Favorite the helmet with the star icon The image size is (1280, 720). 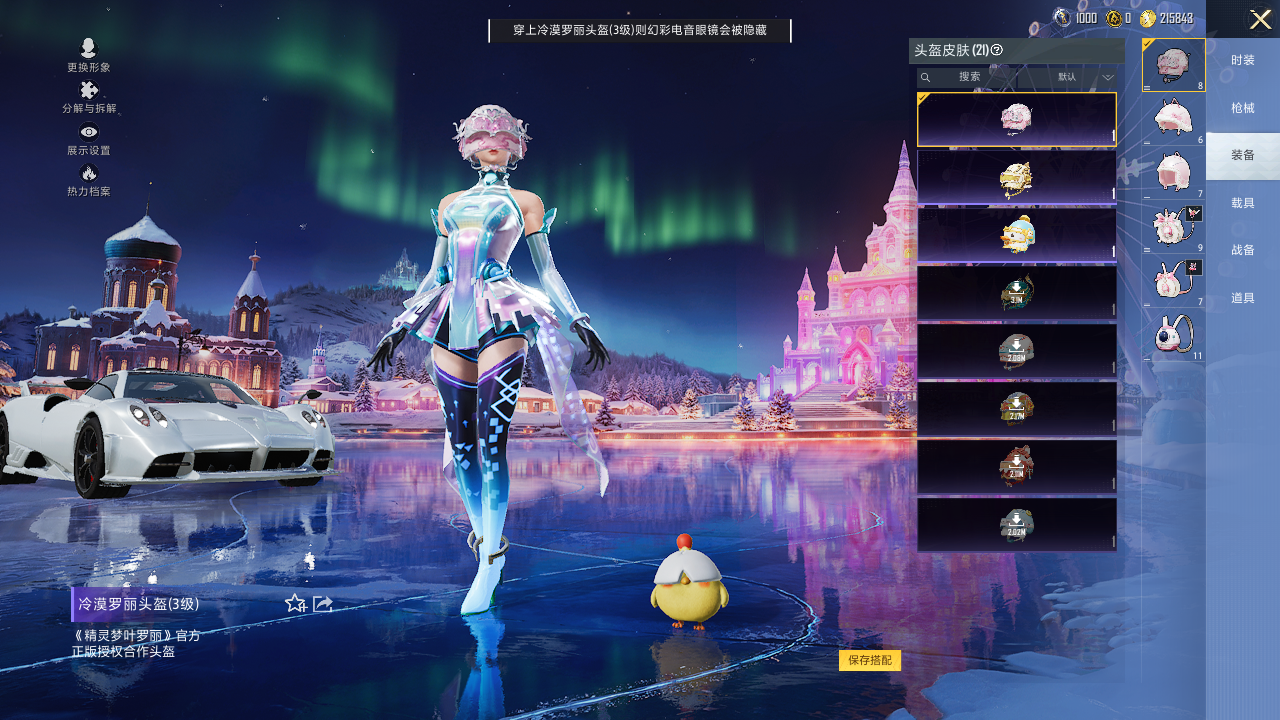[x=295, y=603]
